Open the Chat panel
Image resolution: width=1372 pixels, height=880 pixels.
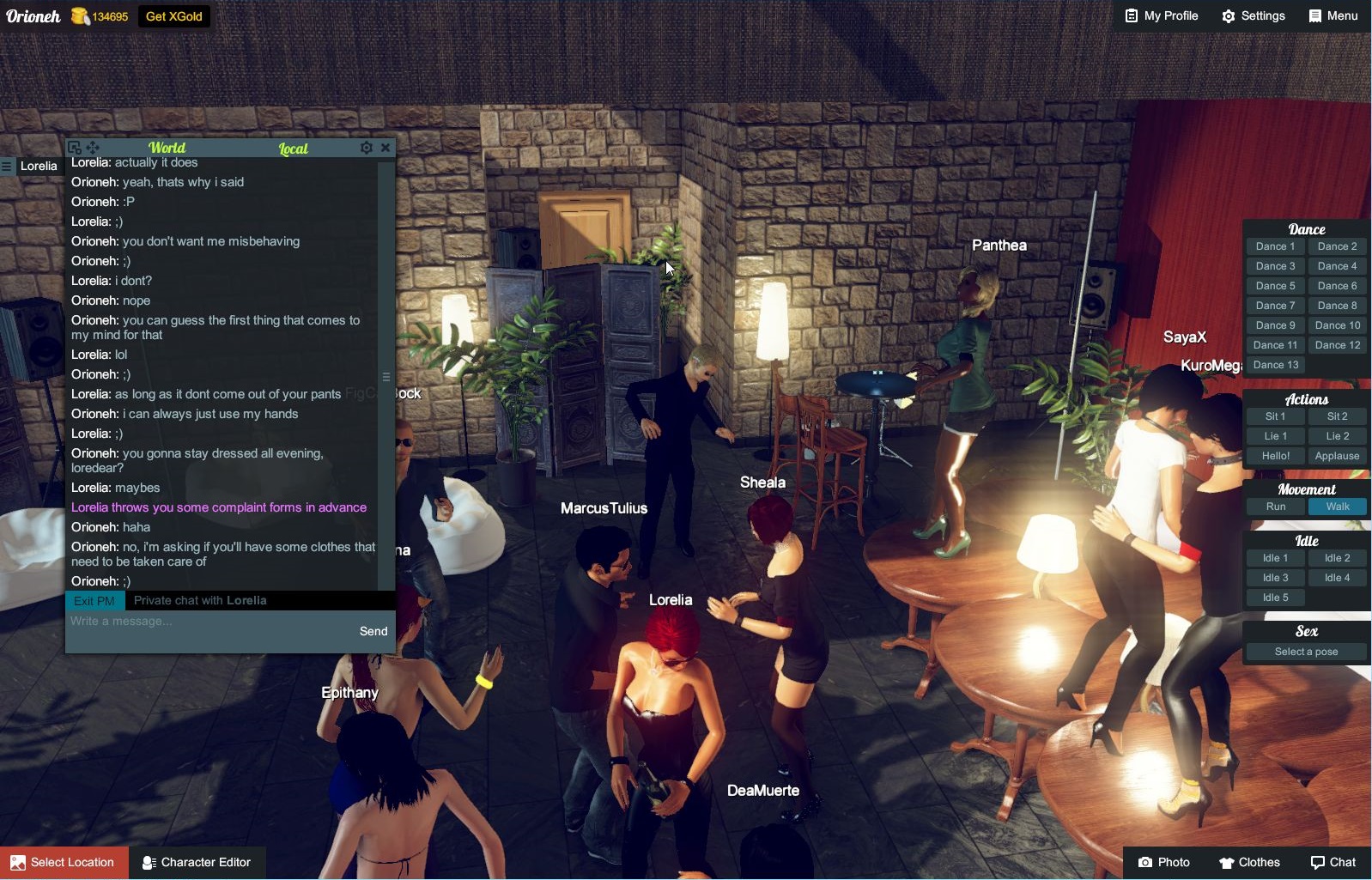click(x=1334, y=862)
